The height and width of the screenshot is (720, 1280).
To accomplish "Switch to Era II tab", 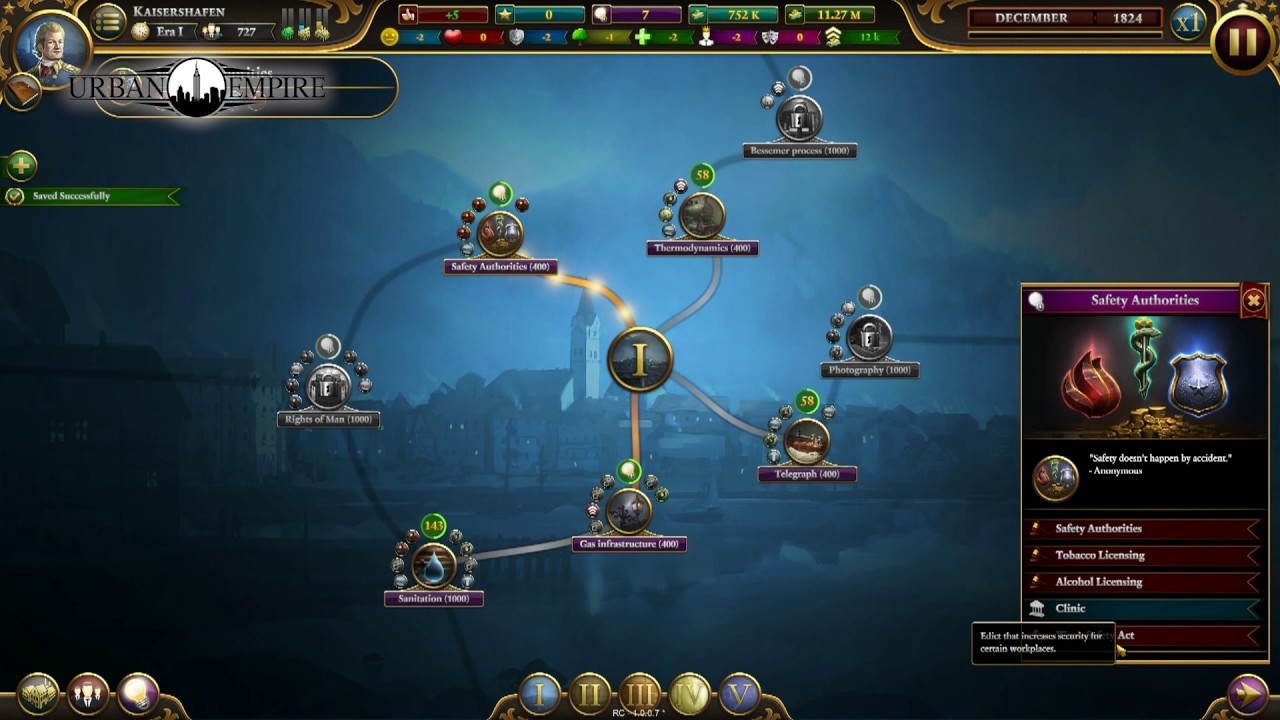I will point(589,690).
